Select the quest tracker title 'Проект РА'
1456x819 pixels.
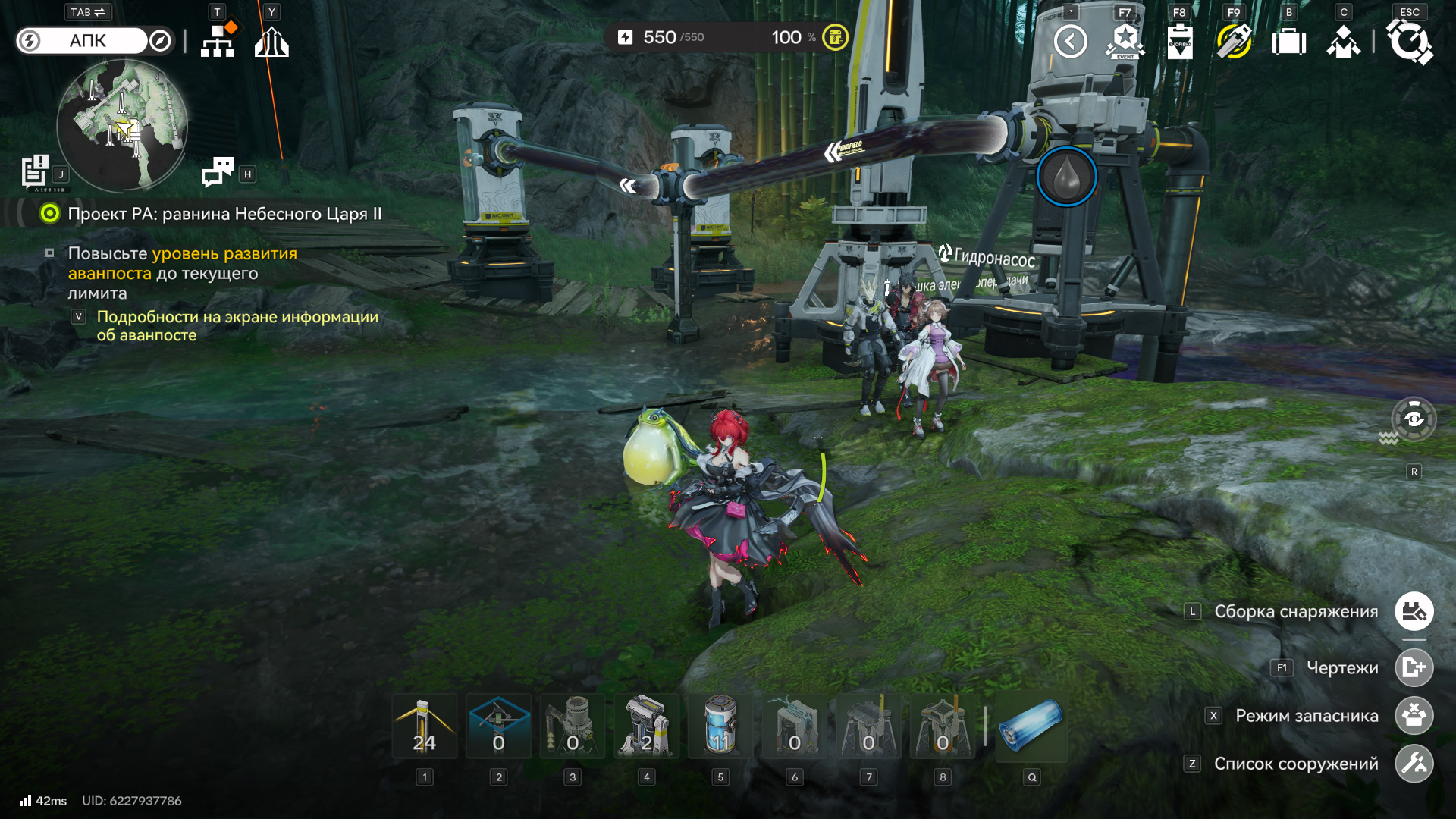224,214
